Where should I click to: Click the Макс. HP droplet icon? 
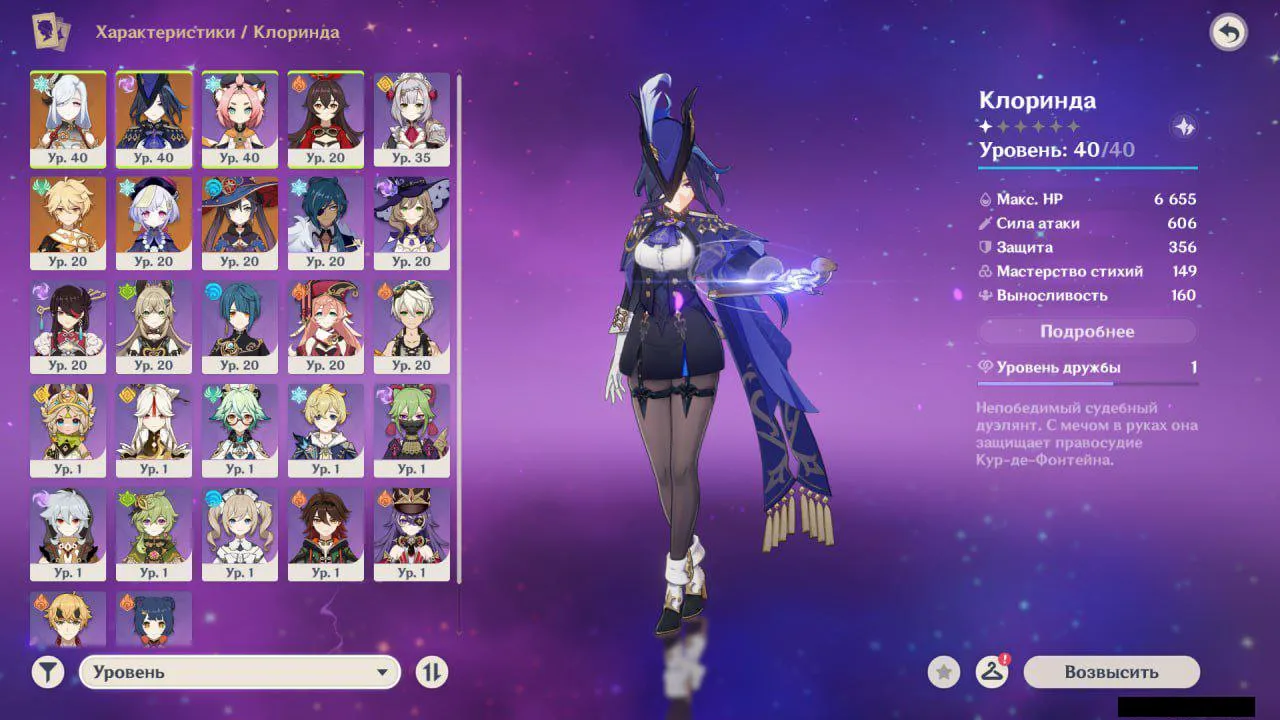coord(984,199)
